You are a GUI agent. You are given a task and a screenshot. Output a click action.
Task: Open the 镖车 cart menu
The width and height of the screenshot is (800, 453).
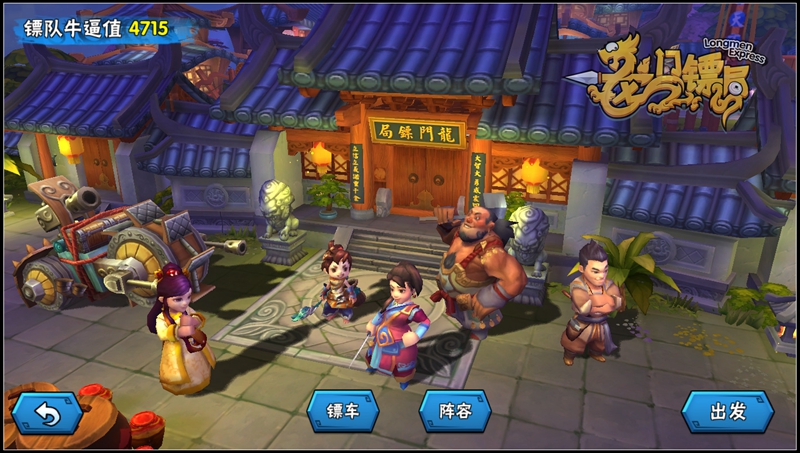point(344,410)
